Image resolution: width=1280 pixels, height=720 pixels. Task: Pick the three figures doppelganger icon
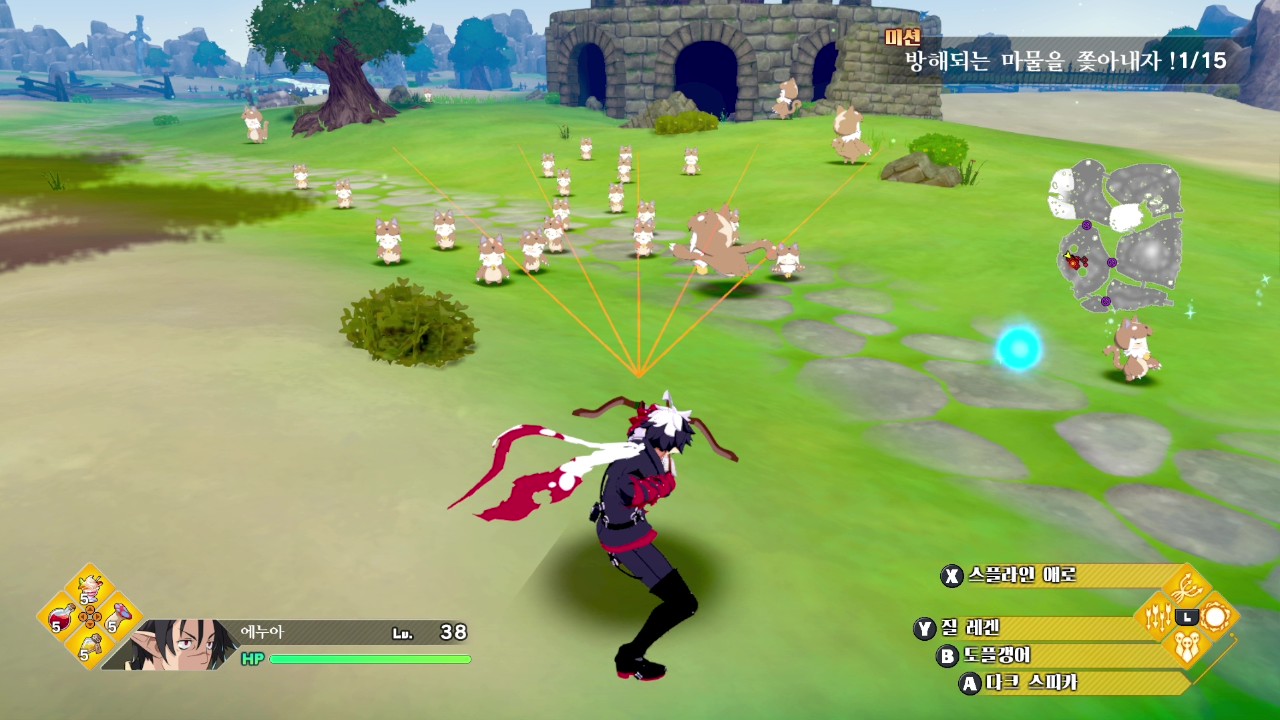click(x=1187, y=647)
